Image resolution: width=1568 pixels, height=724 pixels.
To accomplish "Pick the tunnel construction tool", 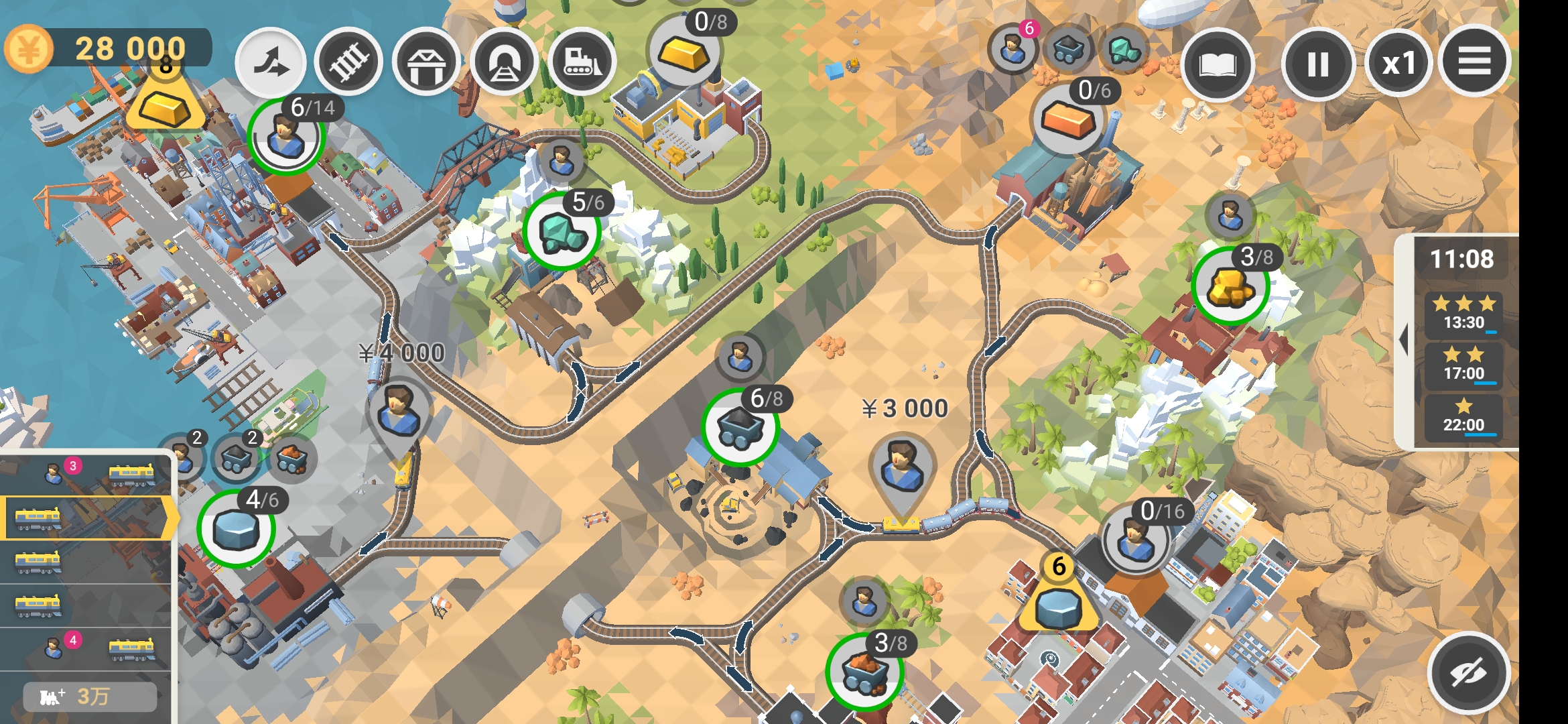I will pos(504,63).
